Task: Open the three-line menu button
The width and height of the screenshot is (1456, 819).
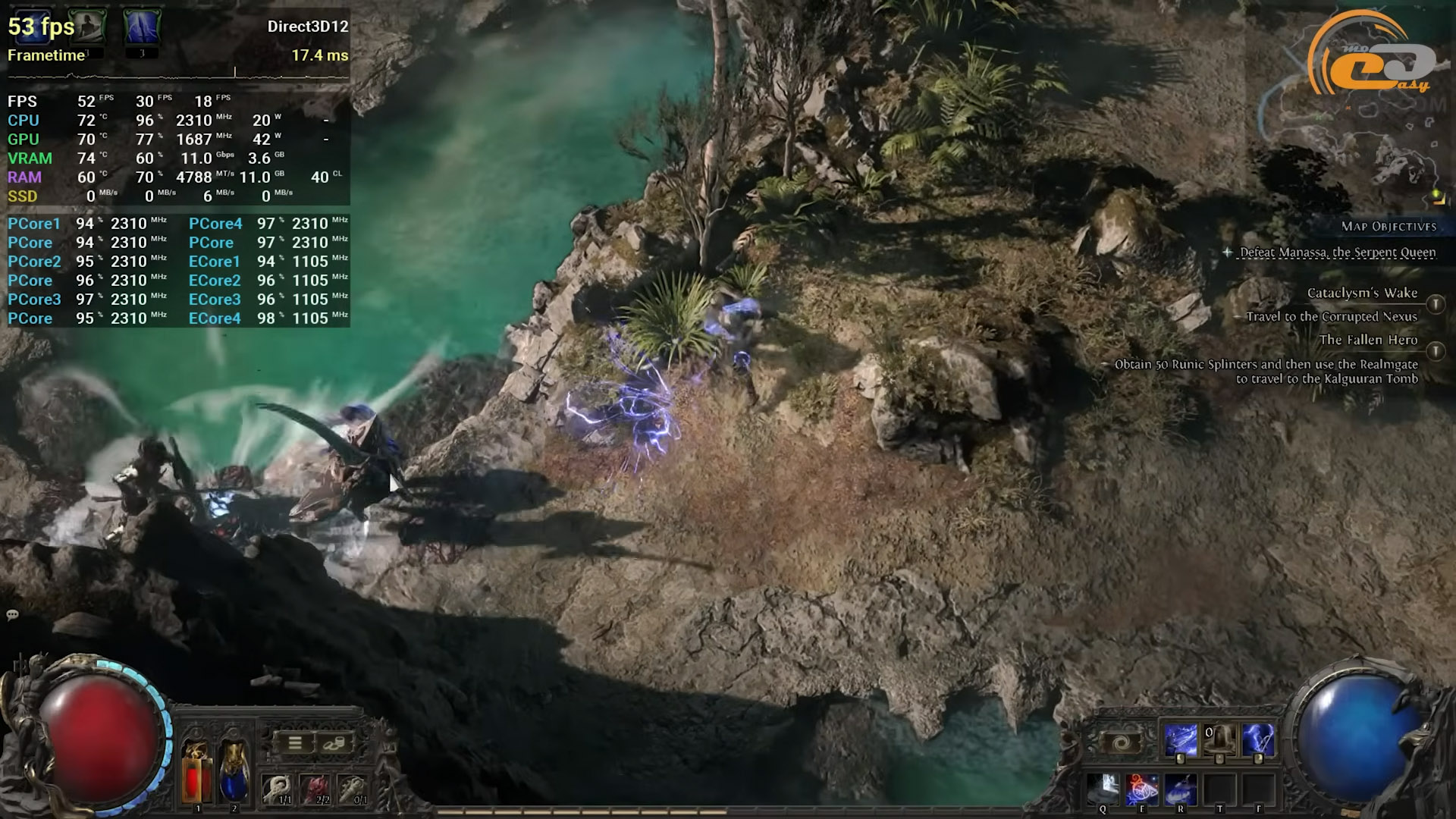Action: [295, 742]
